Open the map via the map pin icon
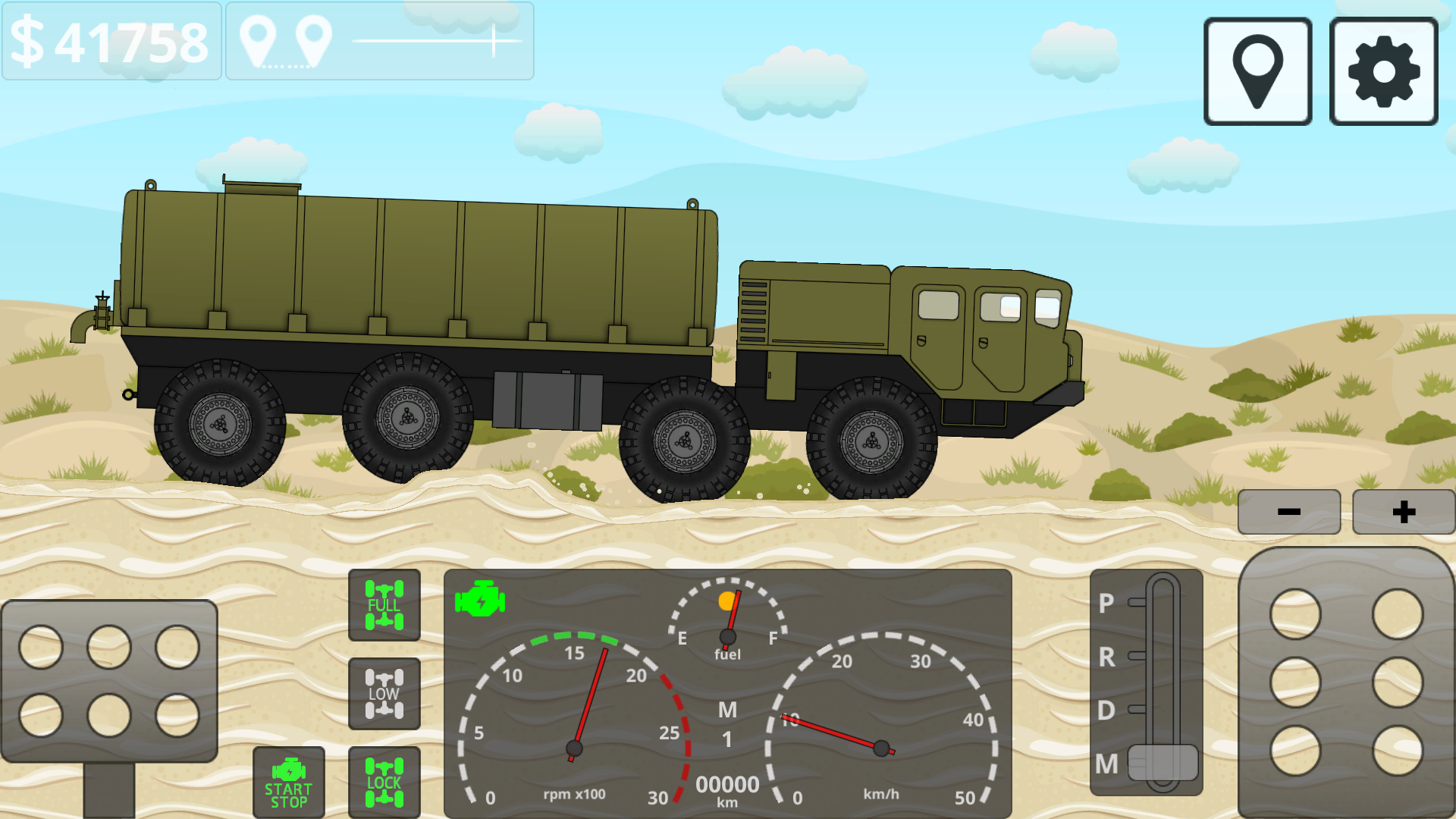This screenshot has height=819, width=1456. pos(1257,69)
